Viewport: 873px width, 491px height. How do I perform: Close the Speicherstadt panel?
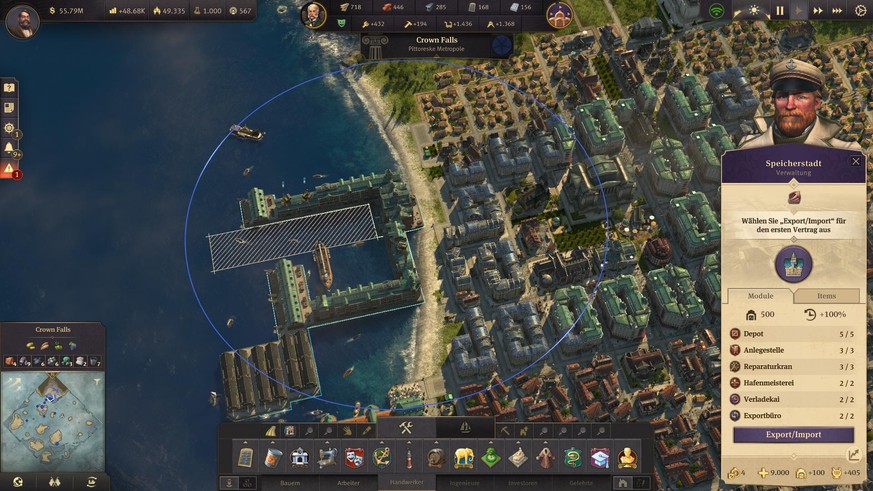coord(856,161)
